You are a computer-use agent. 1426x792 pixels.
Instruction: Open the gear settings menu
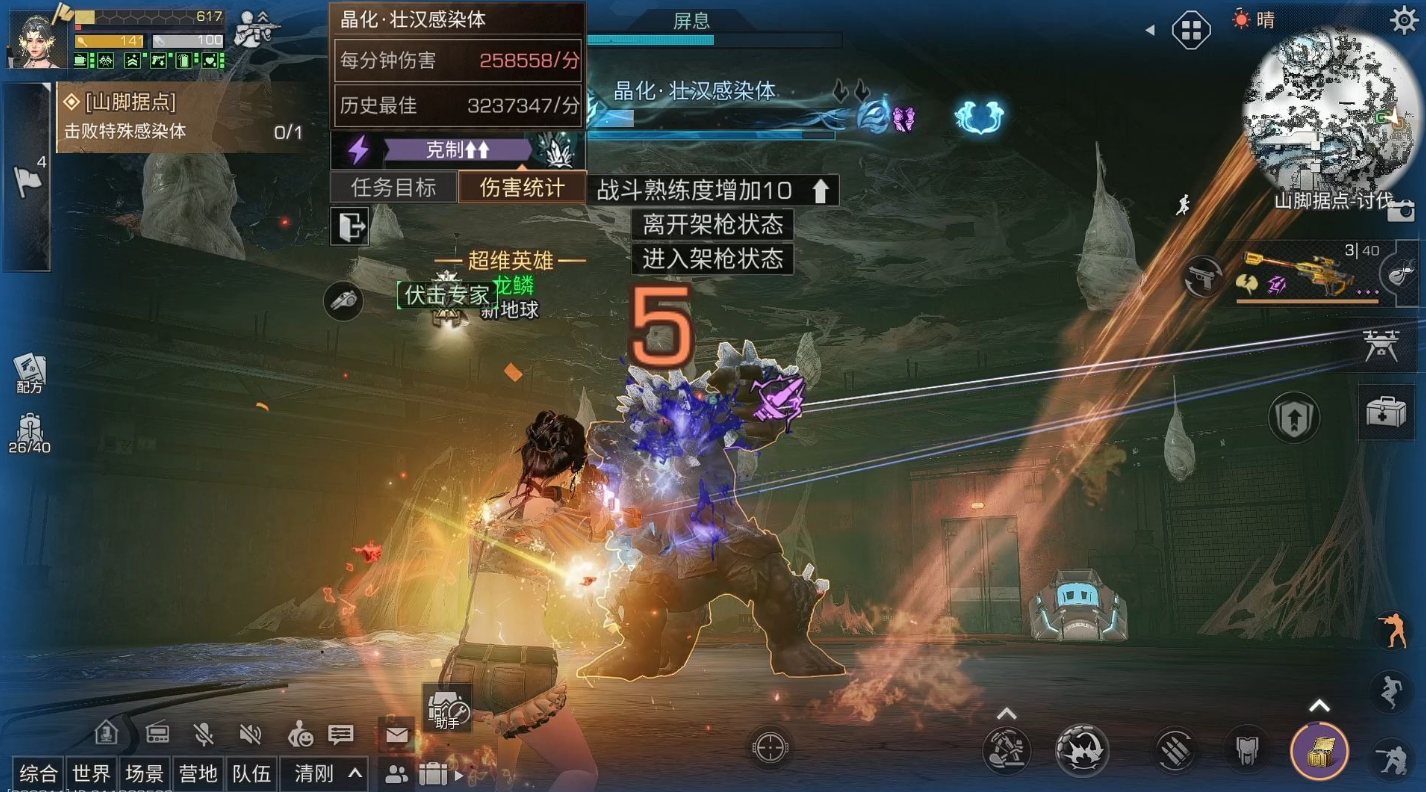tap(1403, 19)
